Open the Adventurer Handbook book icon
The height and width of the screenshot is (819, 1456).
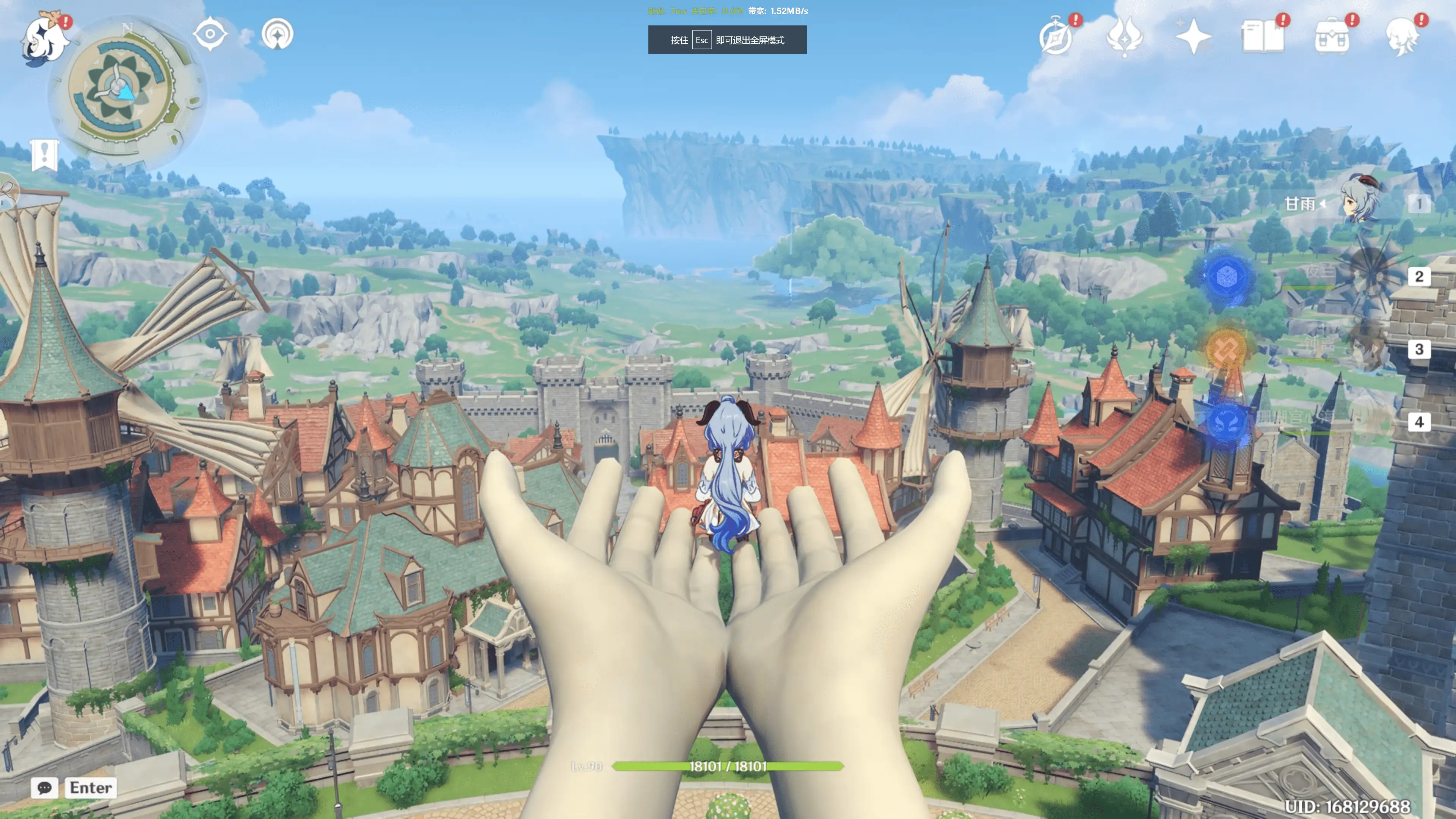click(1262, 37)
